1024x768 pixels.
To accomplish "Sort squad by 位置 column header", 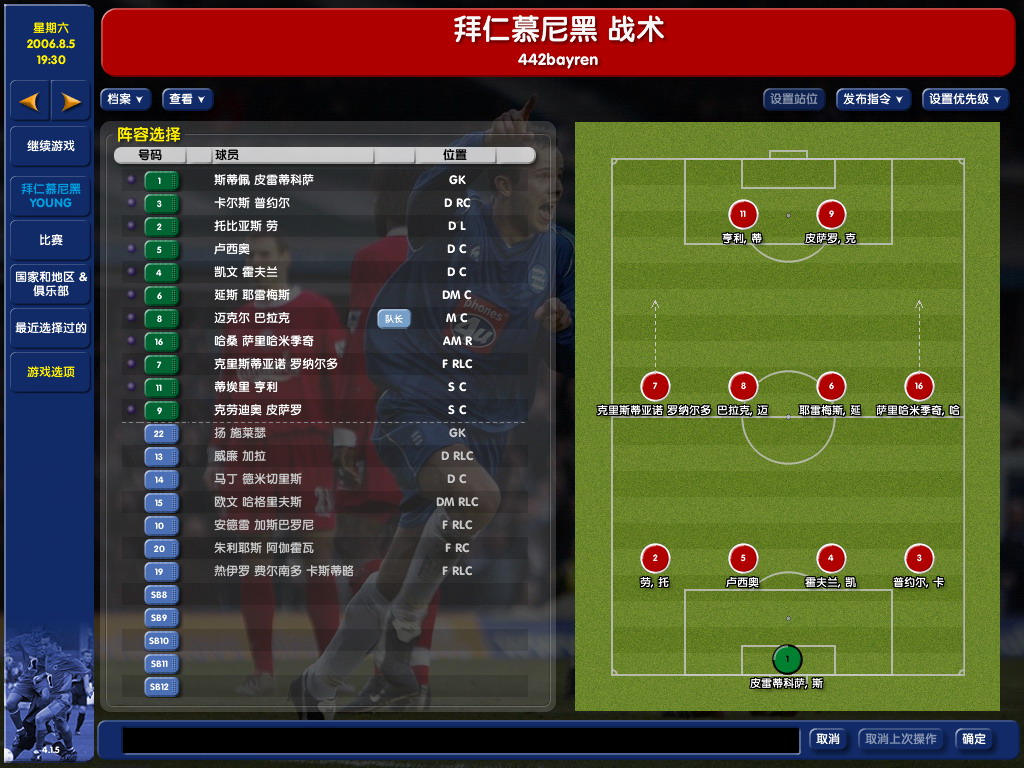I will pos(455,155).
